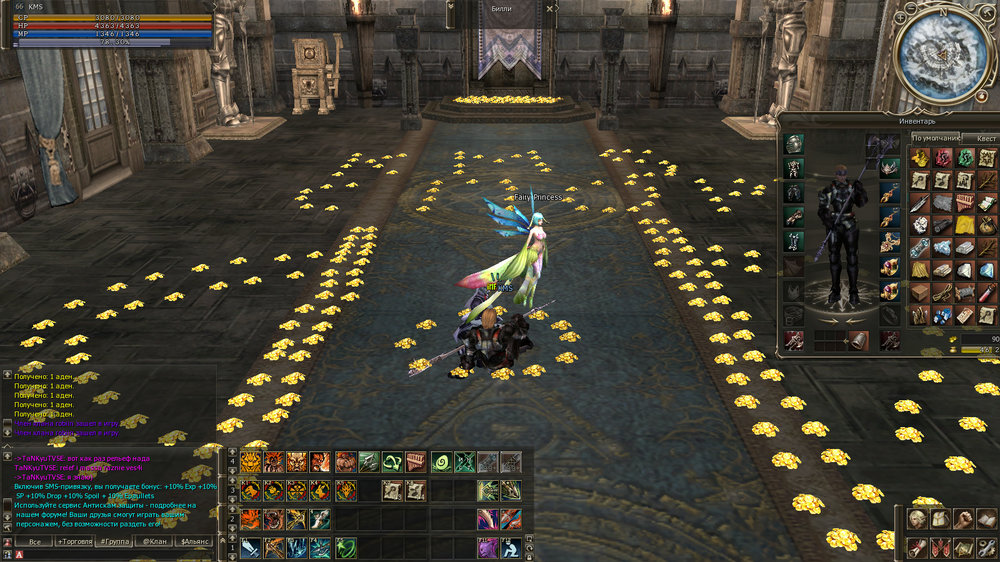The height and width of the screenshot is (562, 1000).
Task: Switch chat to +Торговля channel
Action: [x=74, y=541]
